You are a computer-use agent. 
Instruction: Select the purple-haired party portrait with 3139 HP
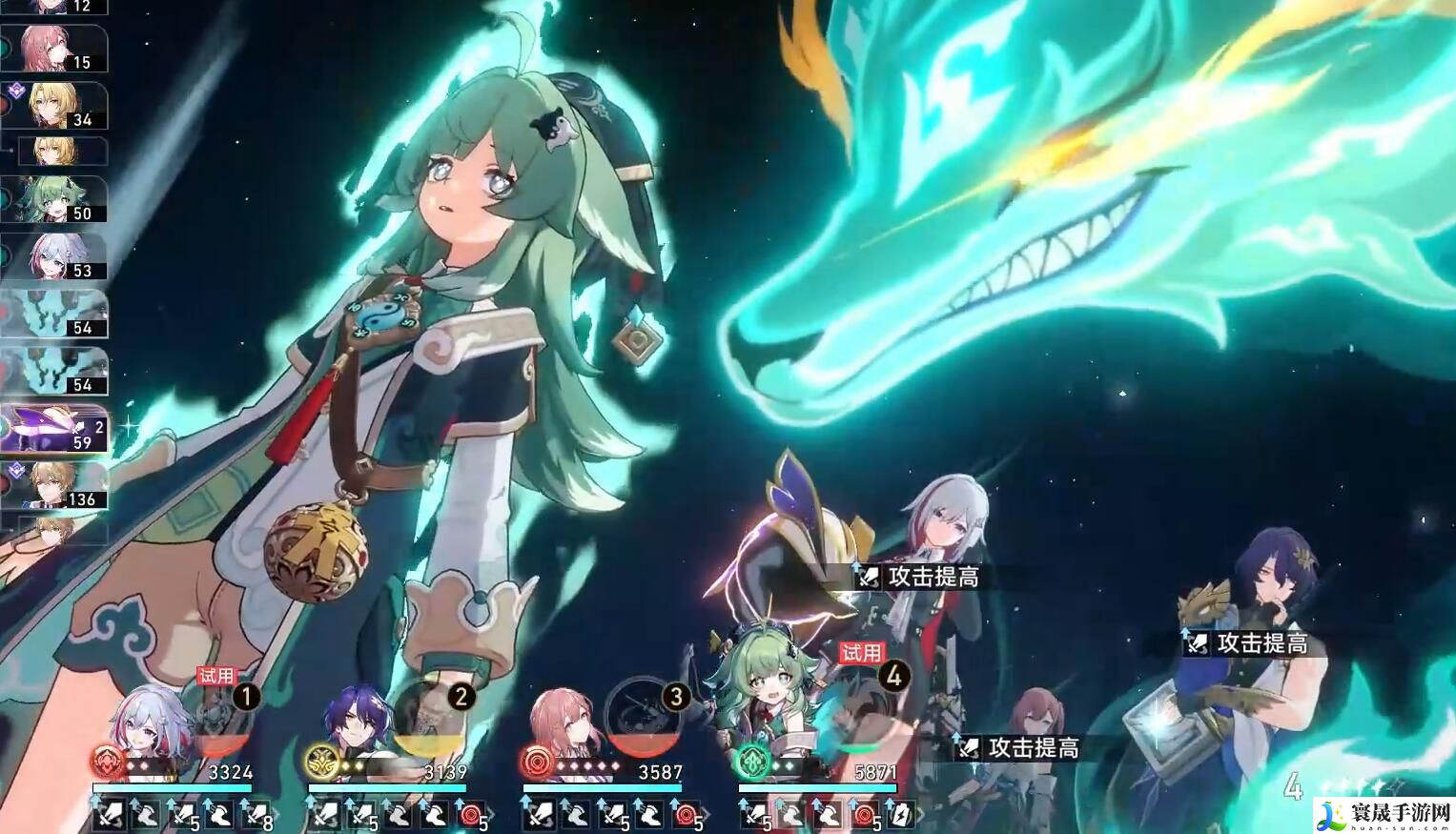tap(358, 724)
